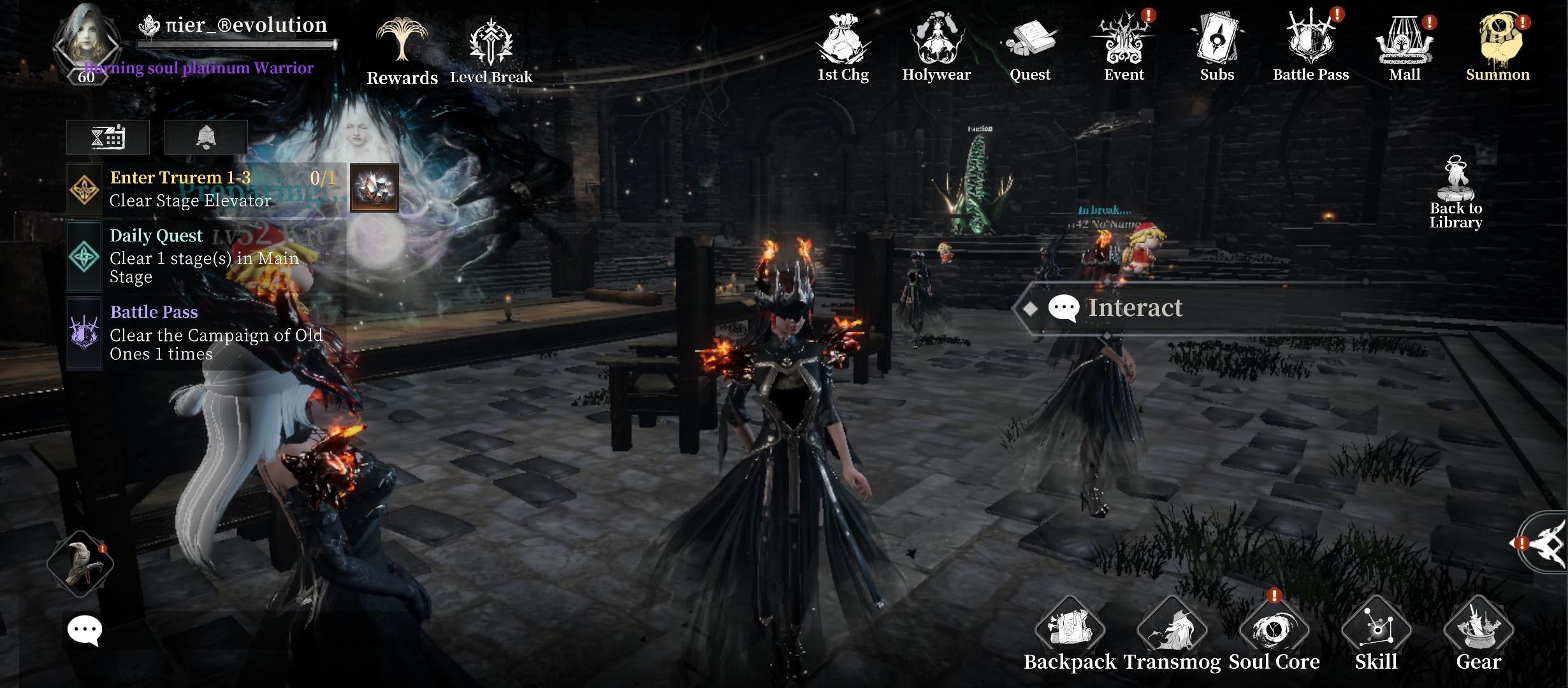The width and height of the screenshot is (1568, 688).
Task: Open the chat speech bubble
Action: (84, 631)
